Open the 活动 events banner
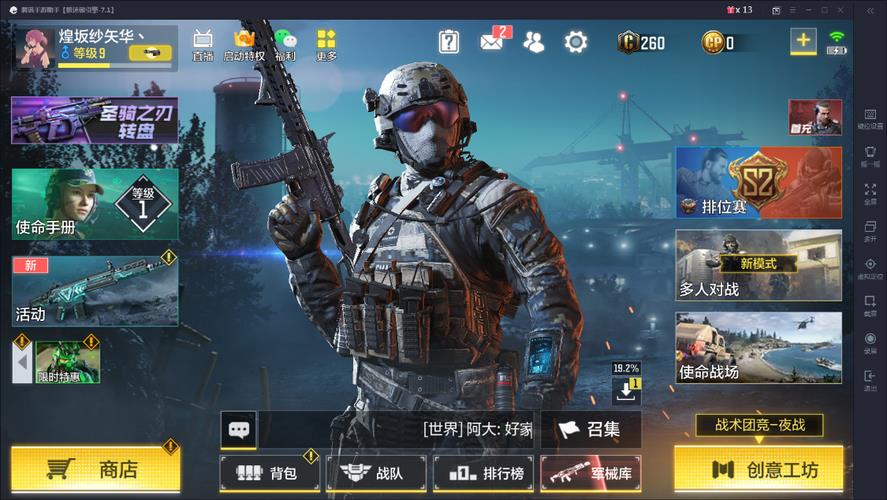Viewport: 887px width, 500px height. (x=95, y=290)
